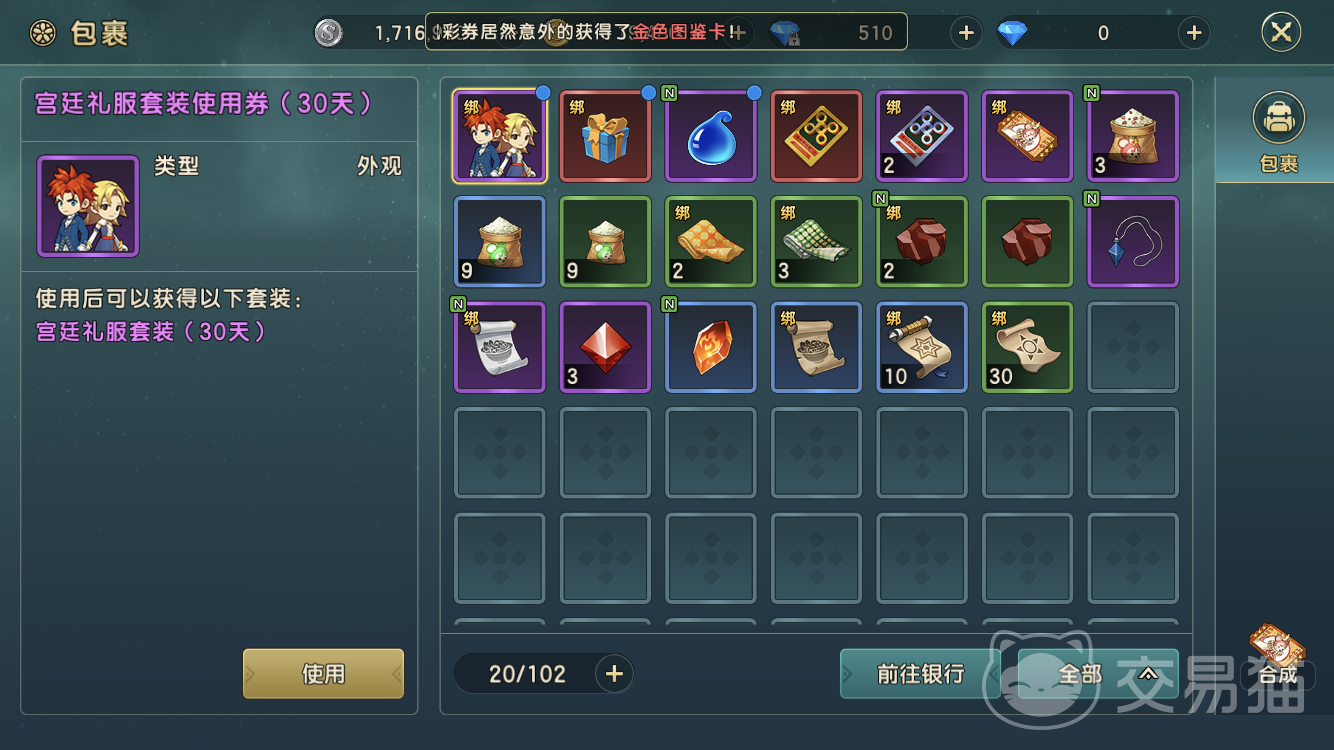Open the 合成 synthesize icon
1334x750 pixels.
(1276, 650)
